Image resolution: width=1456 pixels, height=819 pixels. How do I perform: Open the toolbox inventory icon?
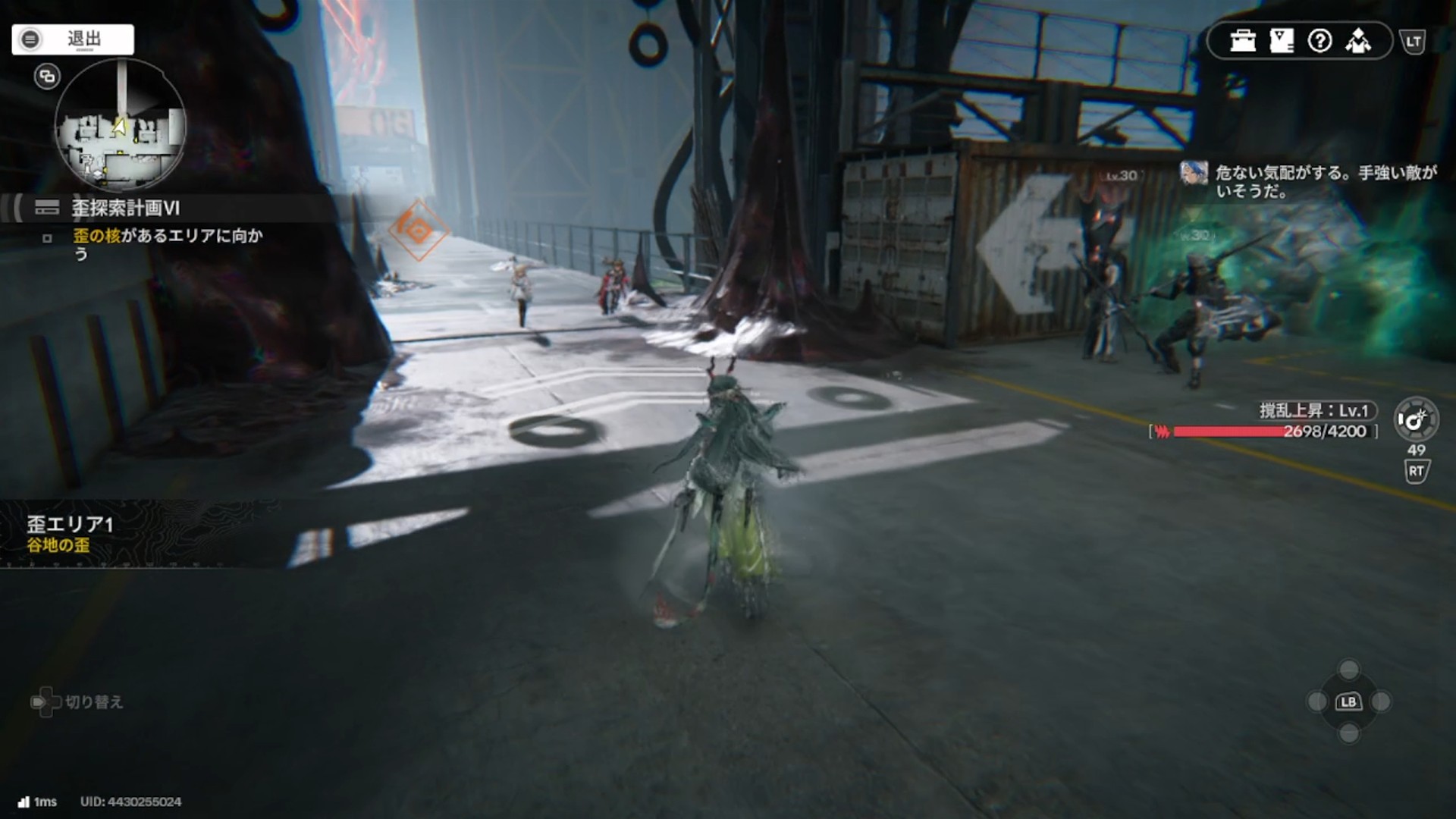click(x=1243, y=41)
